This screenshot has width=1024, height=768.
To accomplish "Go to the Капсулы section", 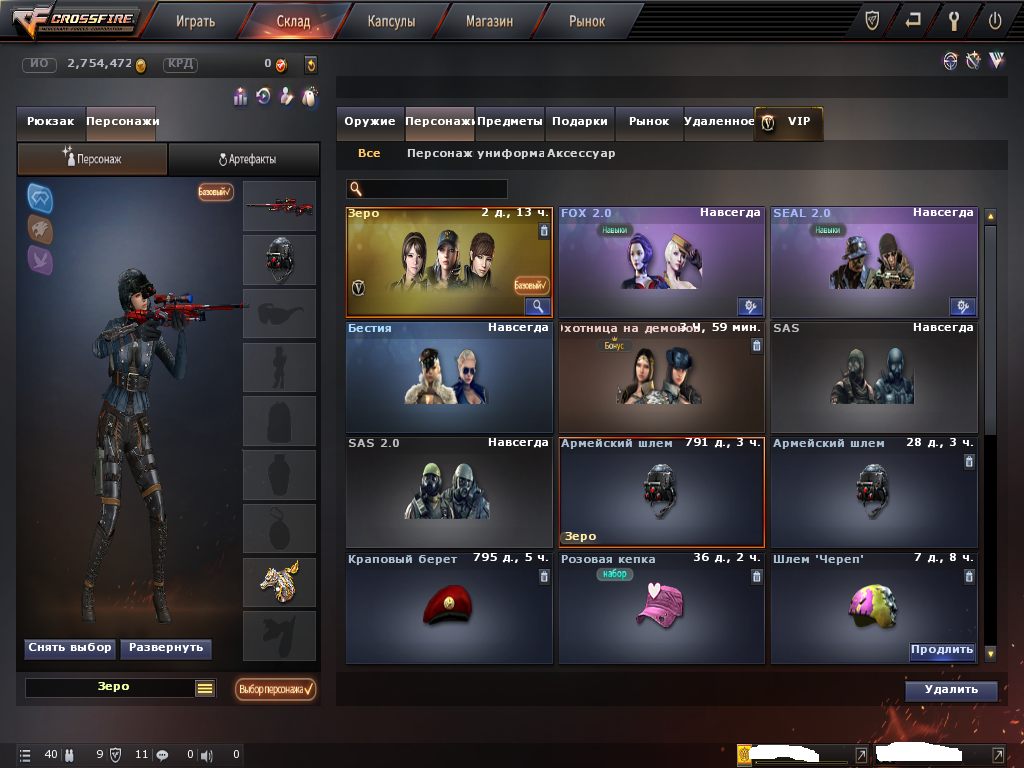I will tap(391, 20).
